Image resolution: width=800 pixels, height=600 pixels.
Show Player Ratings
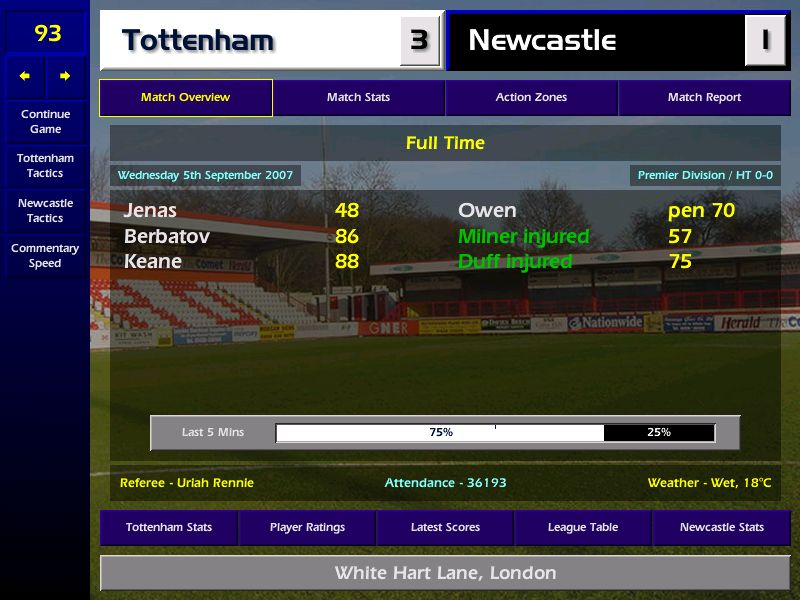(307, 528)
